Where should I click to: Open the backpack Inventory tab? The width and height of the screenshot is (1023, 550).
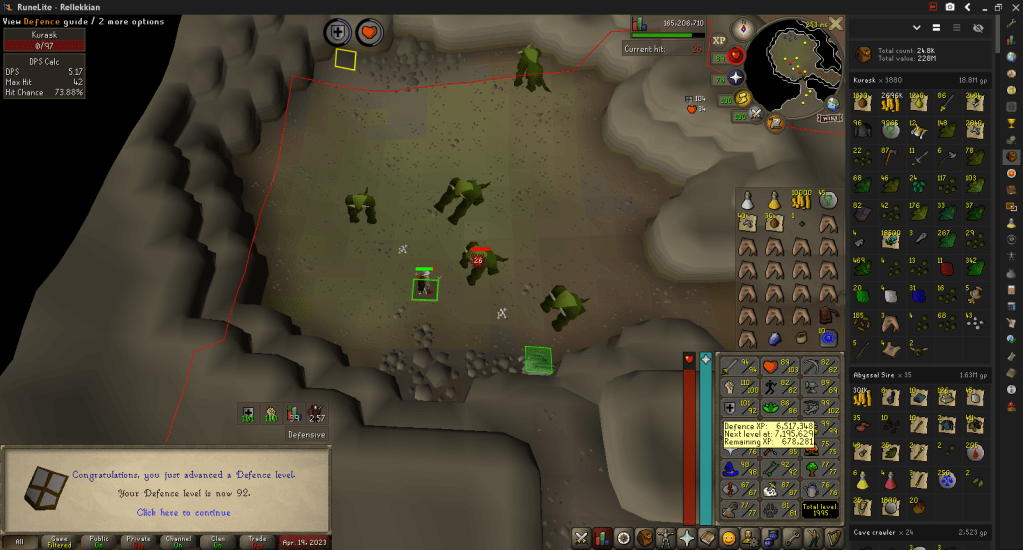coord(645,538)
